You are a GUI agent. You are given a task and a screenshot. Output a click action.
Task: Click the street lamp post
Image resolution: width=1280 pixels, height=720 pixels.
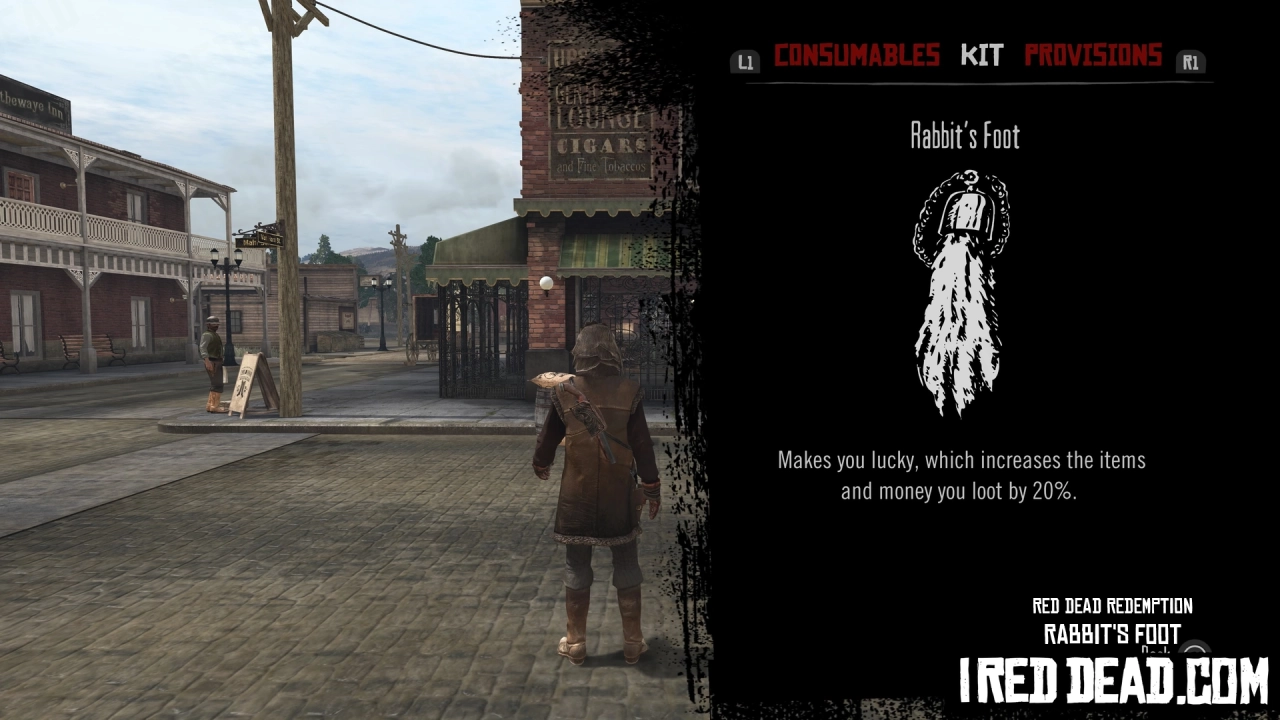[x=227, y=300]
